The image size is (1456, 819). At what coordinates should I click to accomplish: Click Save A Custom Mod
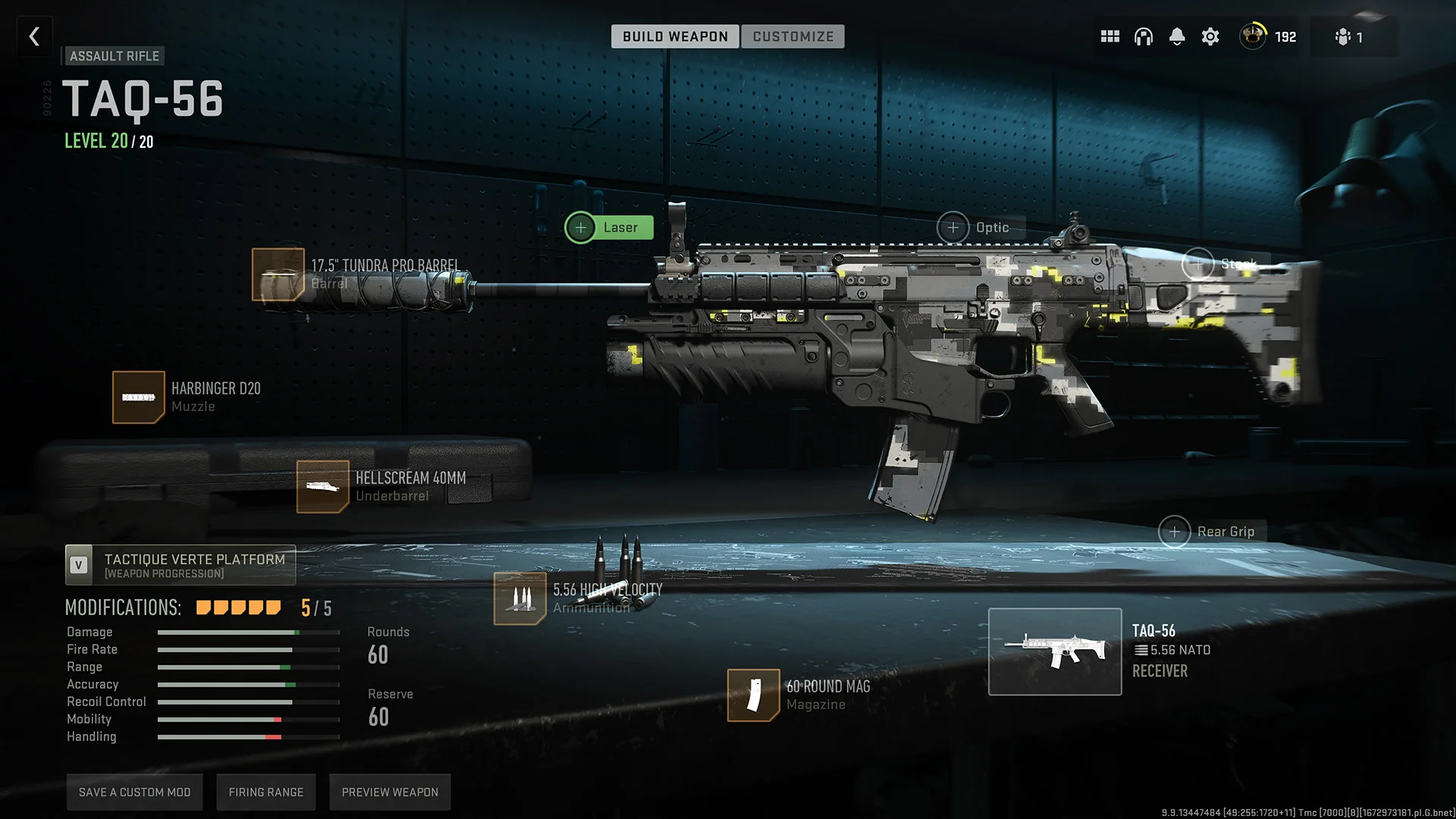(134, 792)
